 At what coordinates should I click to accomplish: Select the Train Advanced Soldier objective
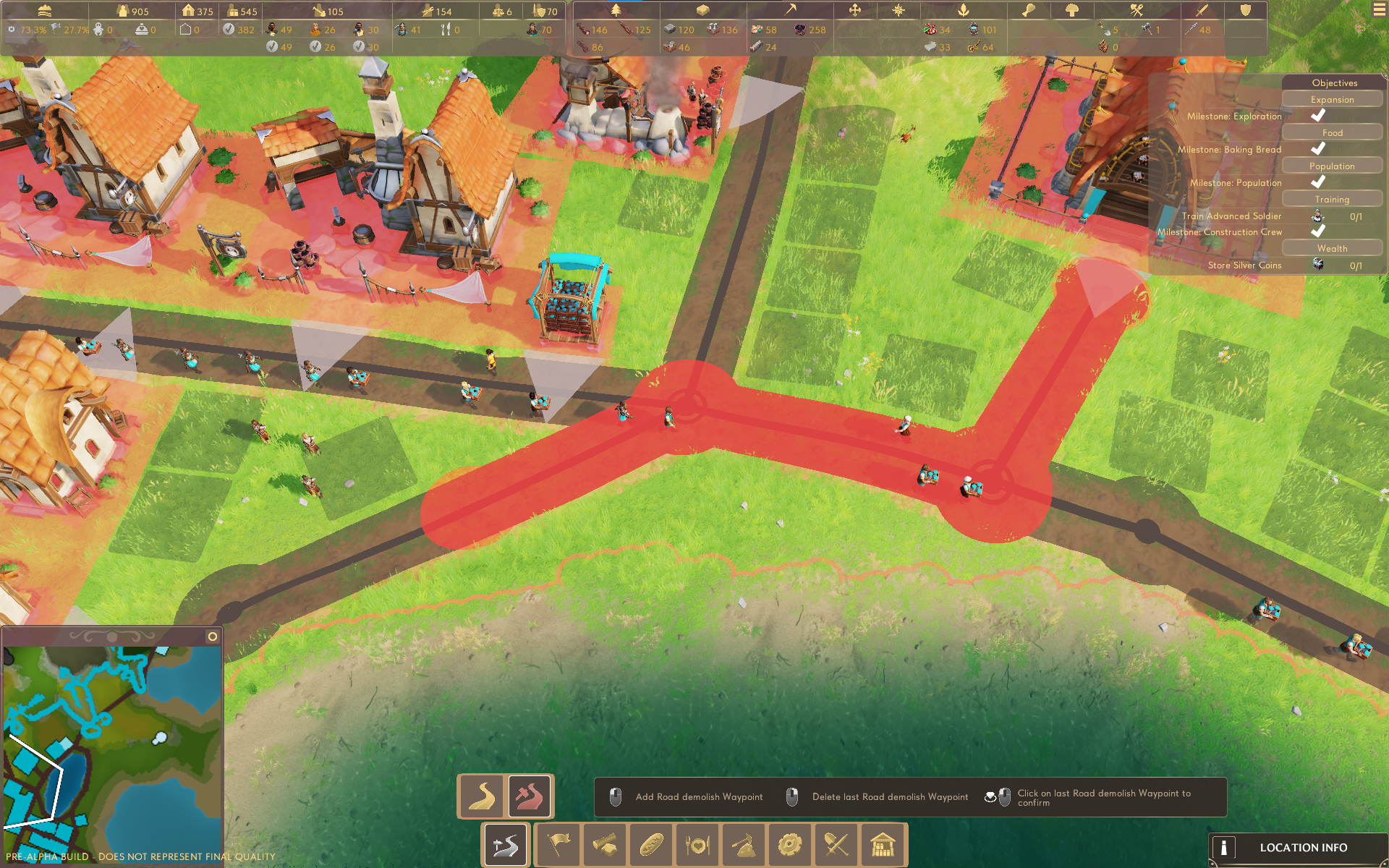[x=1231, y=216]
